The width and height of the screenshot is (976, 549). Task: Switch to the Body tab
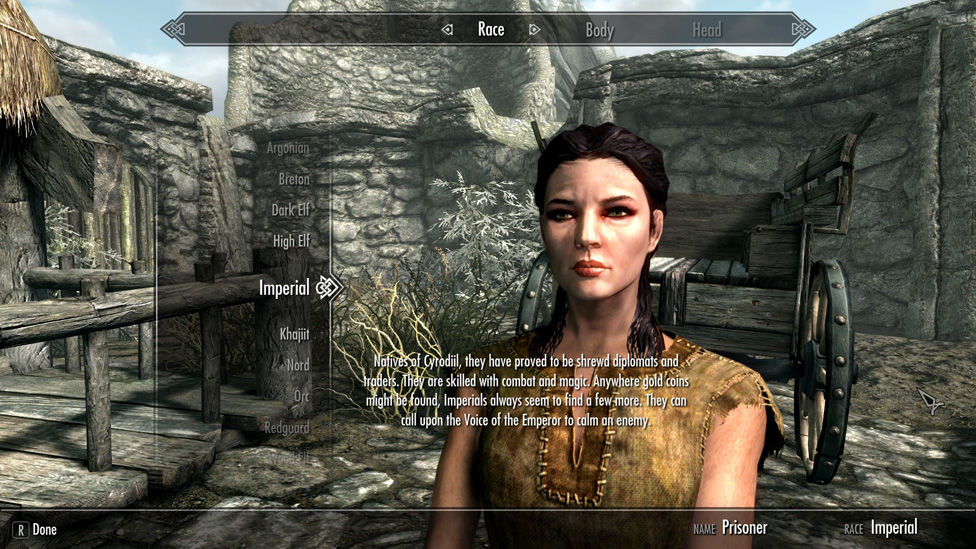click(599, 30)
